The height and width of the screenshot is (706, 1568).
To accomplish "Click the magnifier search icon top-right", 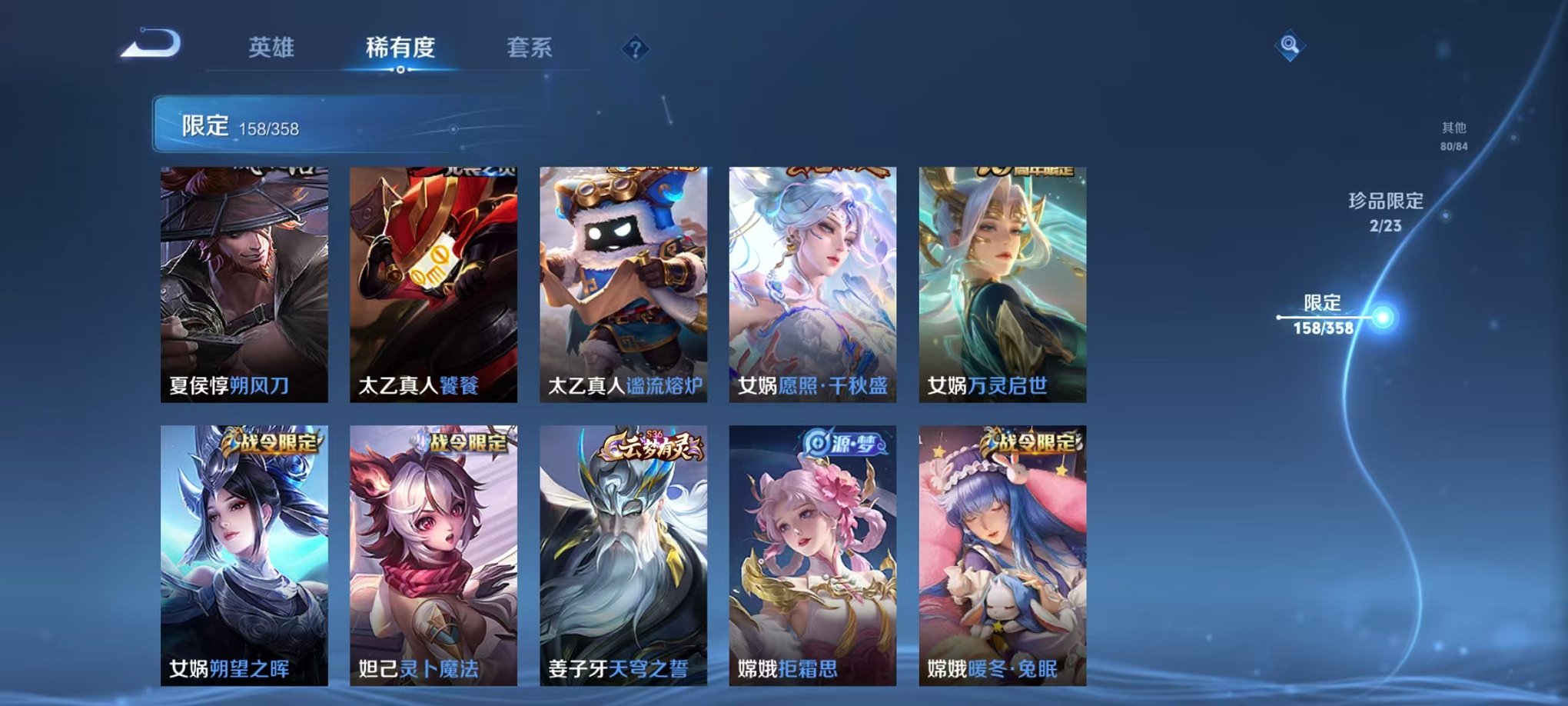I will click(x=1291, y=45).
